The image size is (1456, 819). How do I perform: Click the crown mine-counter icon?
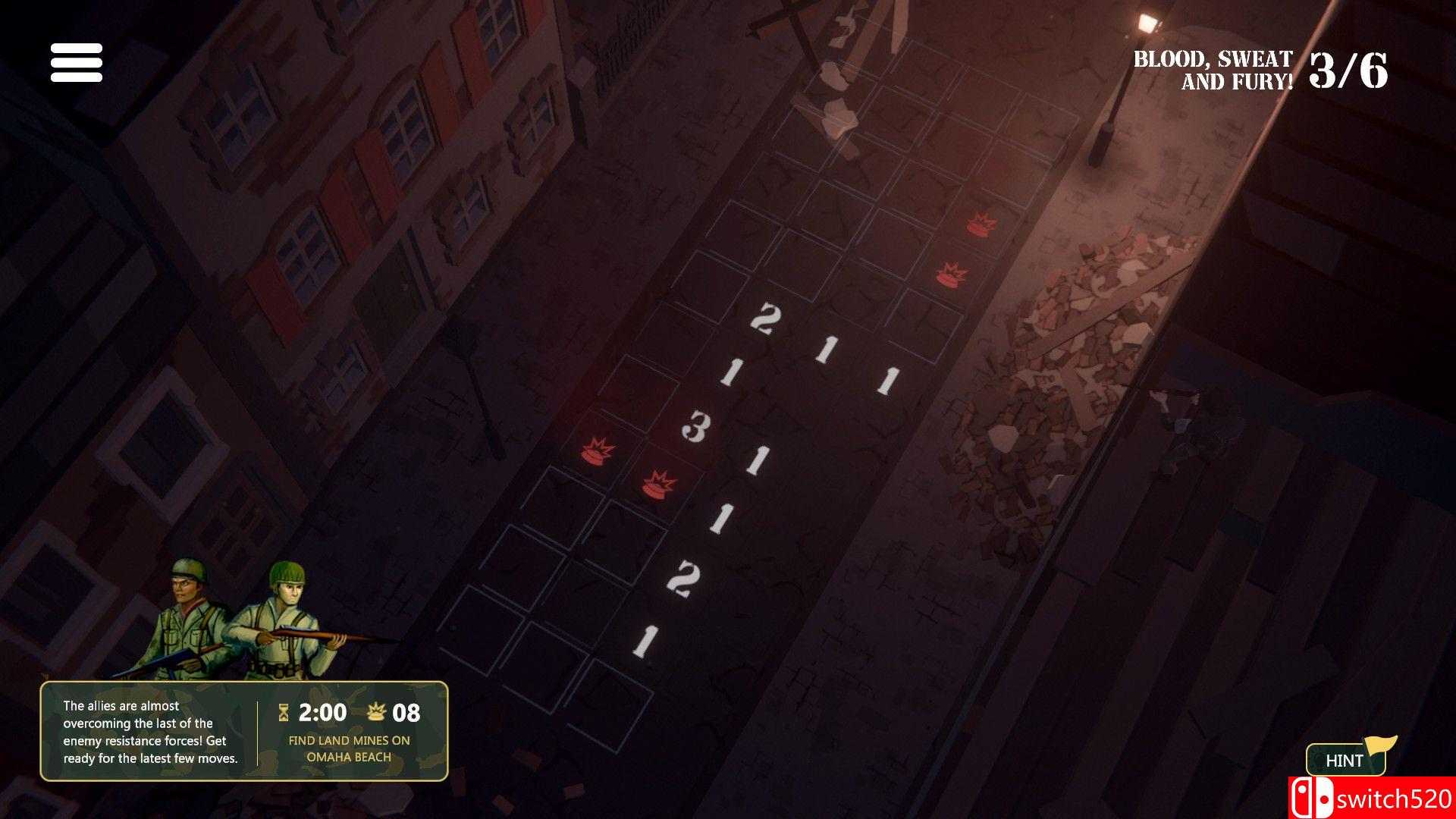[x=376, y=711]
